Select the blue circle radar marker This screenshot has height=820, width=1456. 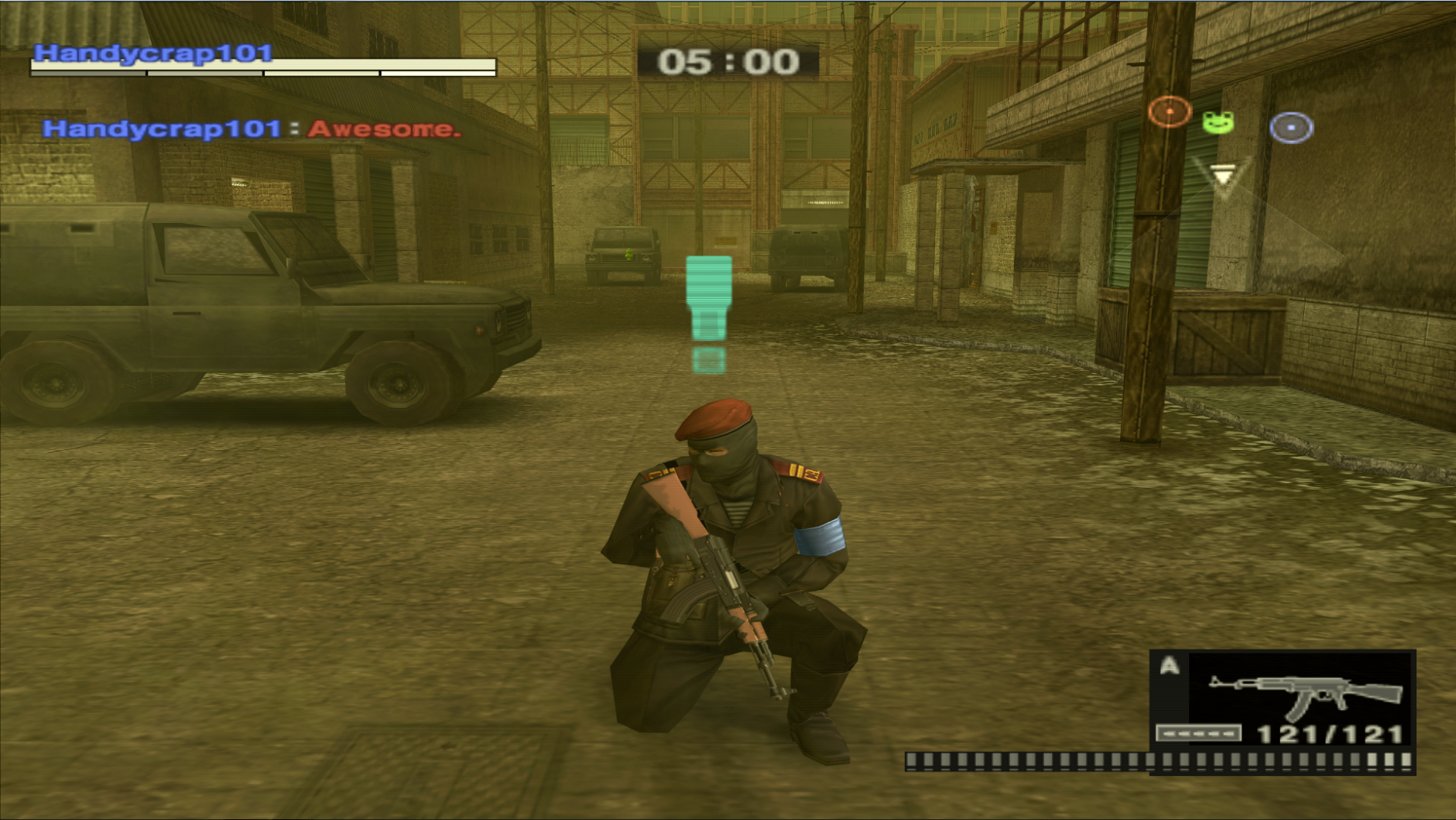(1290, 128)
